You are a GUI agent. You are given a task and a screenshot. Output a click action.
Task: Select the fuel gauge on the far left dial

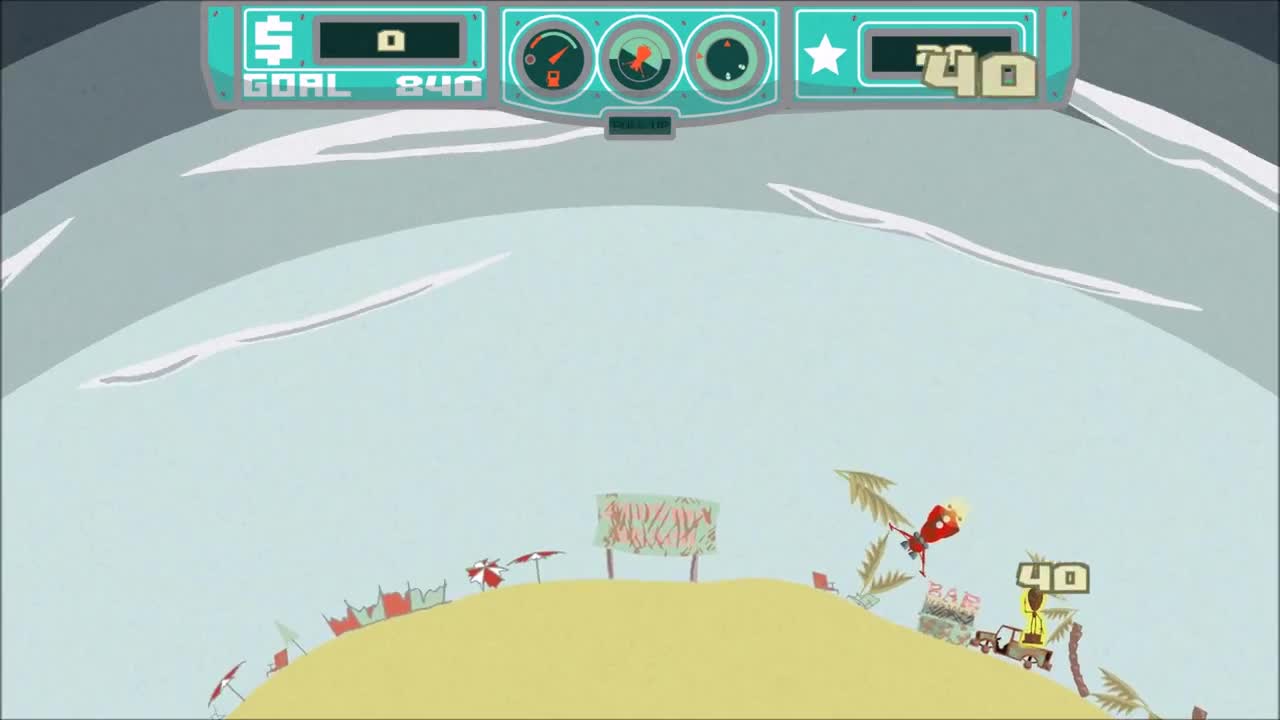click(552, 57)
